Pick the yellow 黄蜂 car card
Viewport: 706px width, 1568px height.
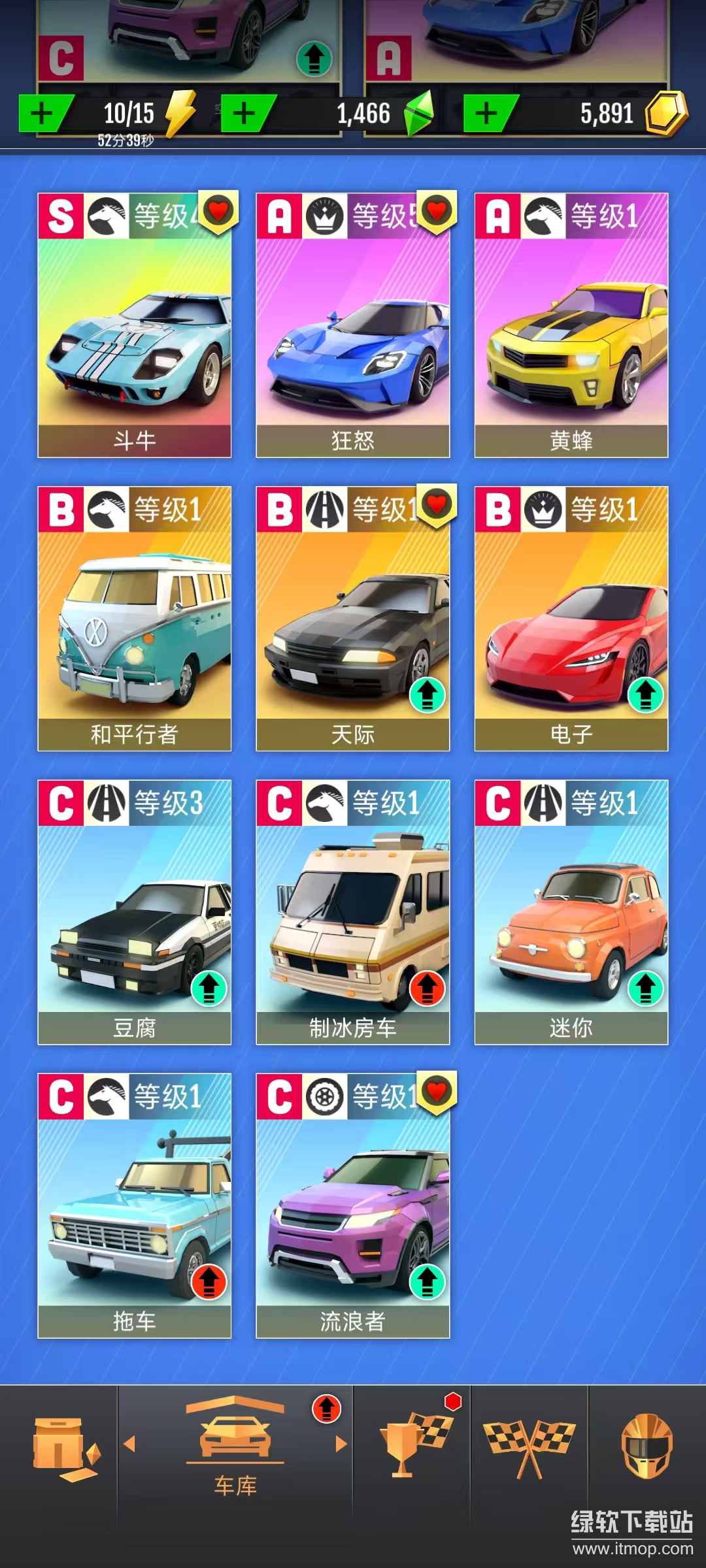click(571, 325)
